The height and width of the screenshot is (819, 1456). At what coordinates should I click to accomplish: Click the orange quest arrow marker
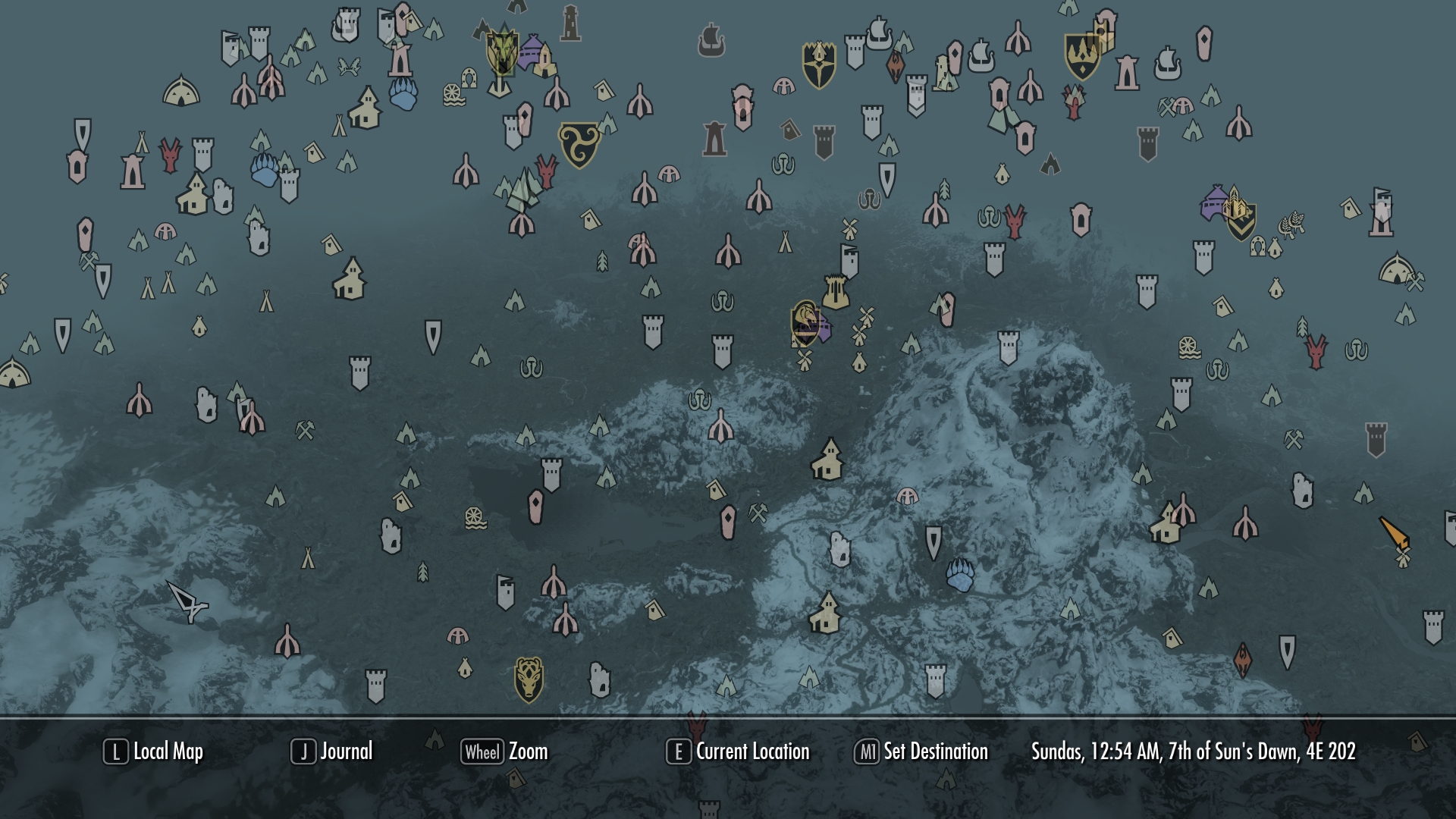coord(1394,532)
